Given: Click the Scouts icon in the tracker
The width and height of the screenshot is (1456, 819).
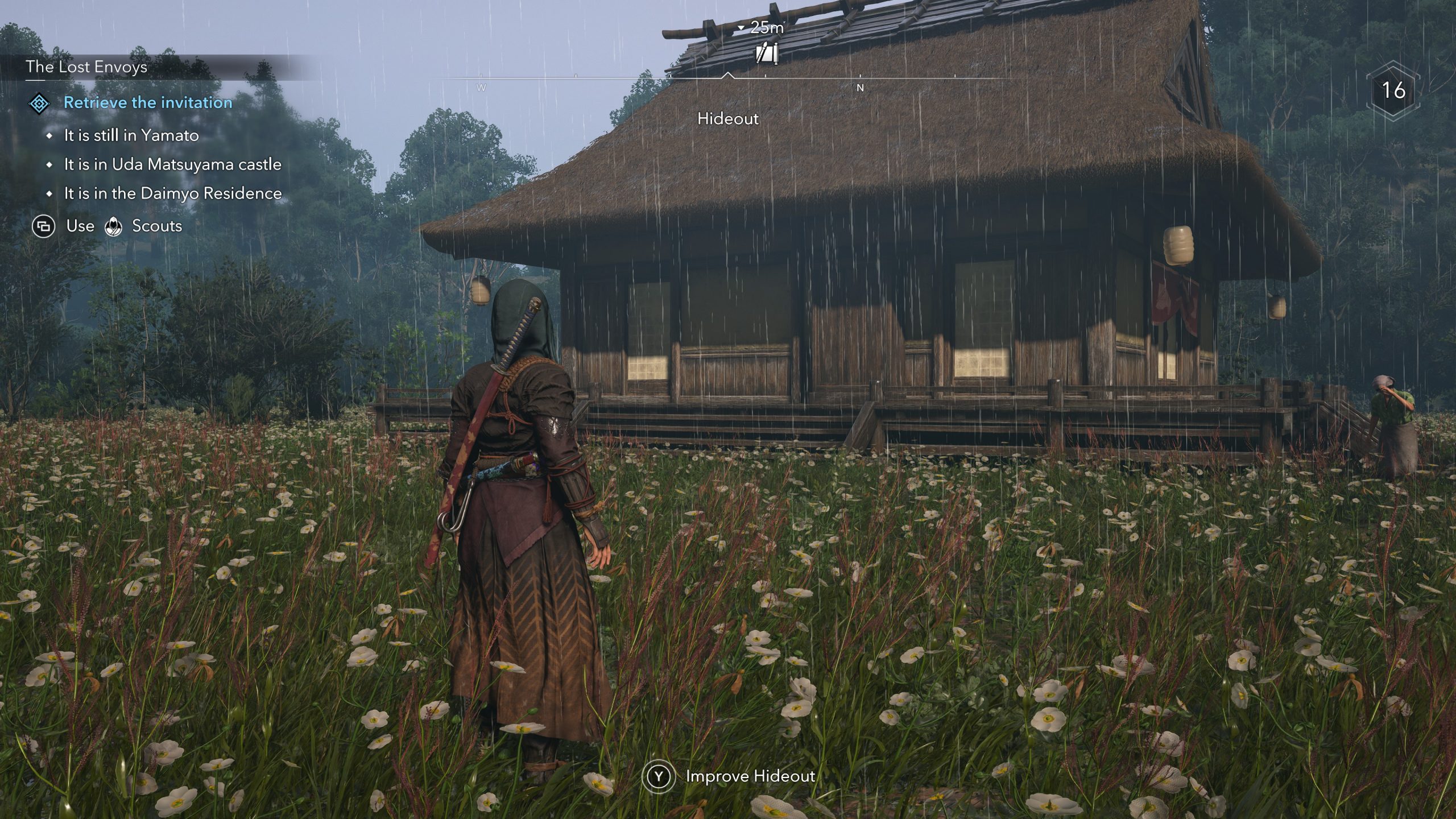Looking at the screenshot, I should pyautogui.click(x=114, y=226).
